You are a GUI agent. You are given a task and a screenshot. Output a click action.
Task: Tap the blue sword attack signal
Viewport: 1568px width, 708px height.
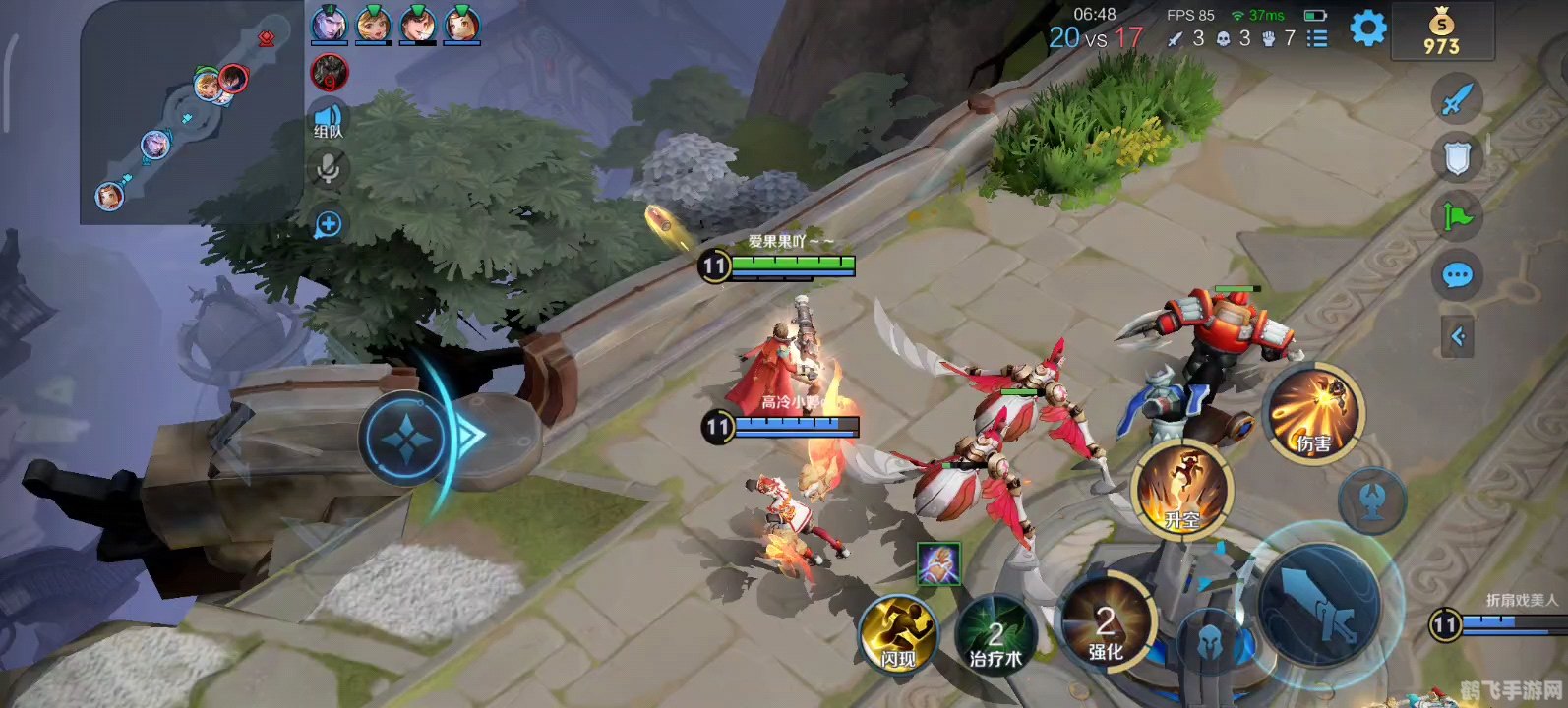pyautogui.click(x=1457, y=98)
